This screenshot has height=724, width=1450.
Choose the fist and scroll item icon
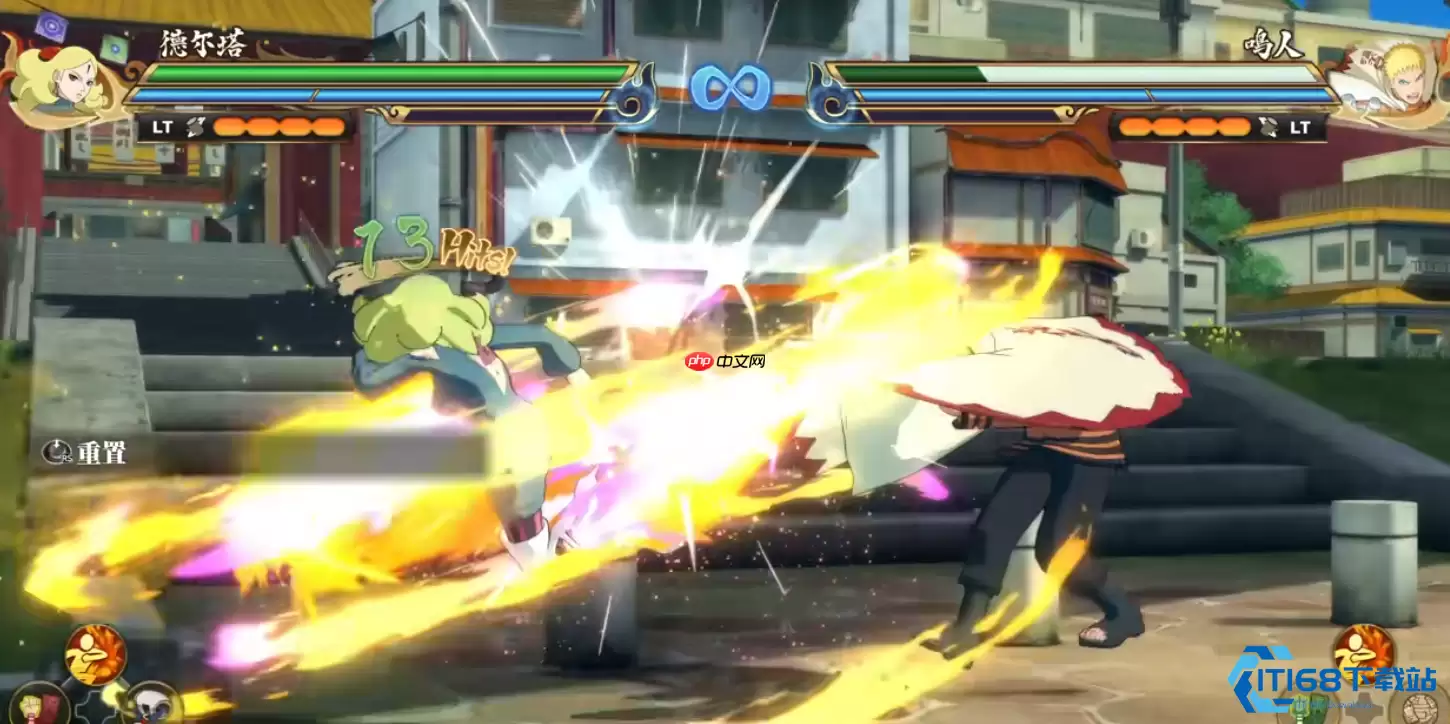(40, 705)
